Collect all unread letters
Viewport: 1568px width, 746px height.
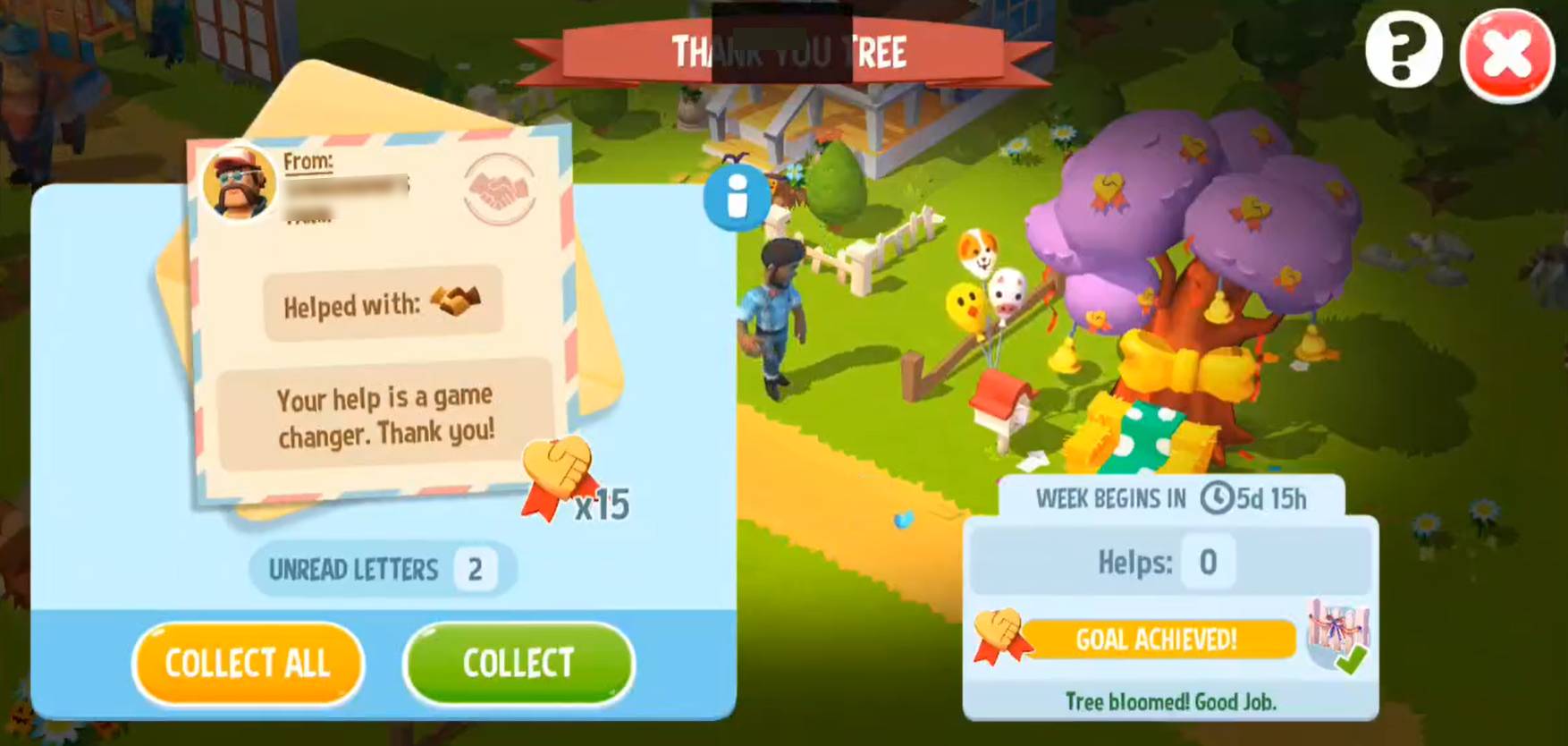248,664
